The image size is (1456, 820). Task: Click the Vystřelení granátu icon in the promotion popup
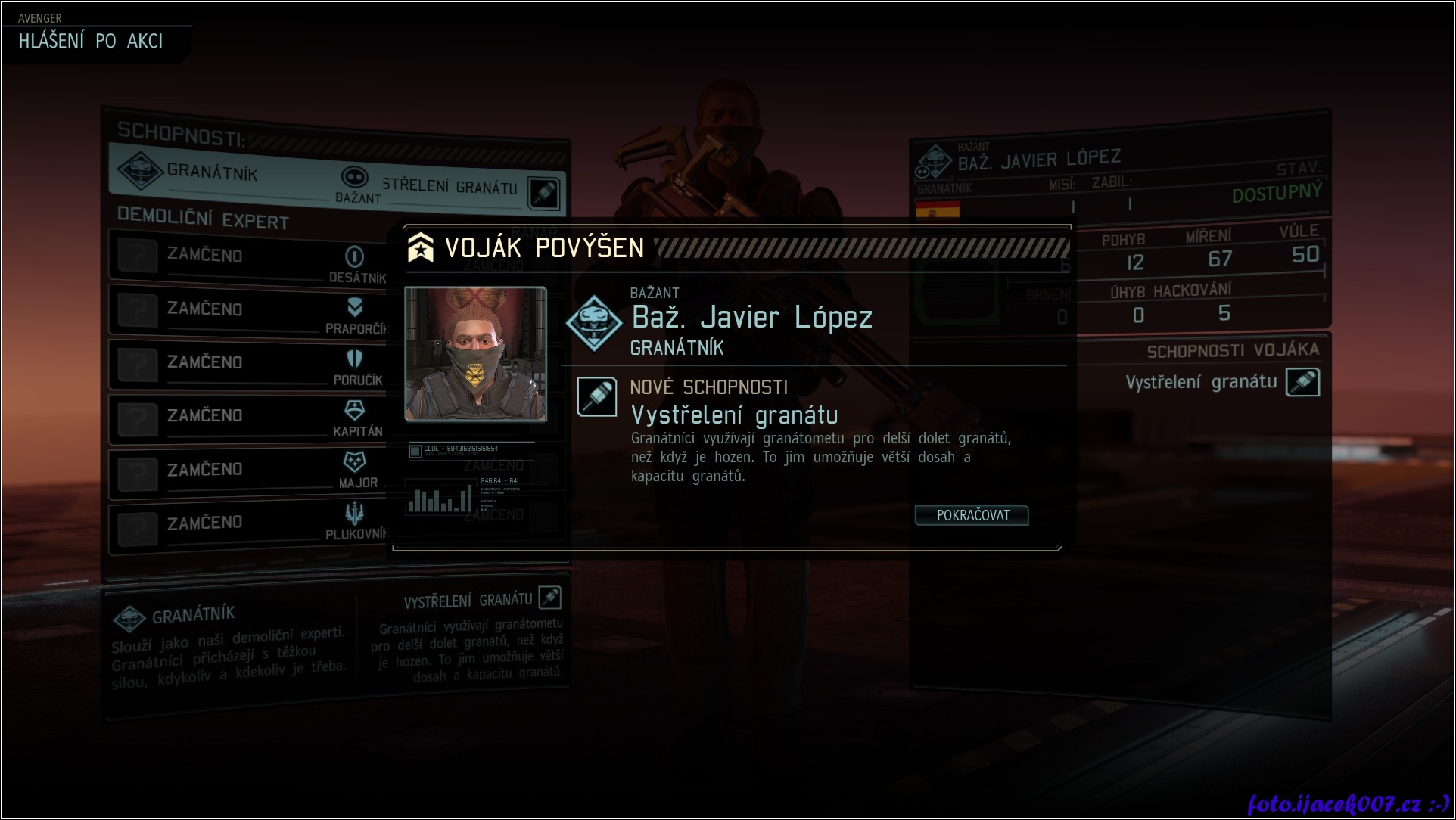click(x=596, y=396)
